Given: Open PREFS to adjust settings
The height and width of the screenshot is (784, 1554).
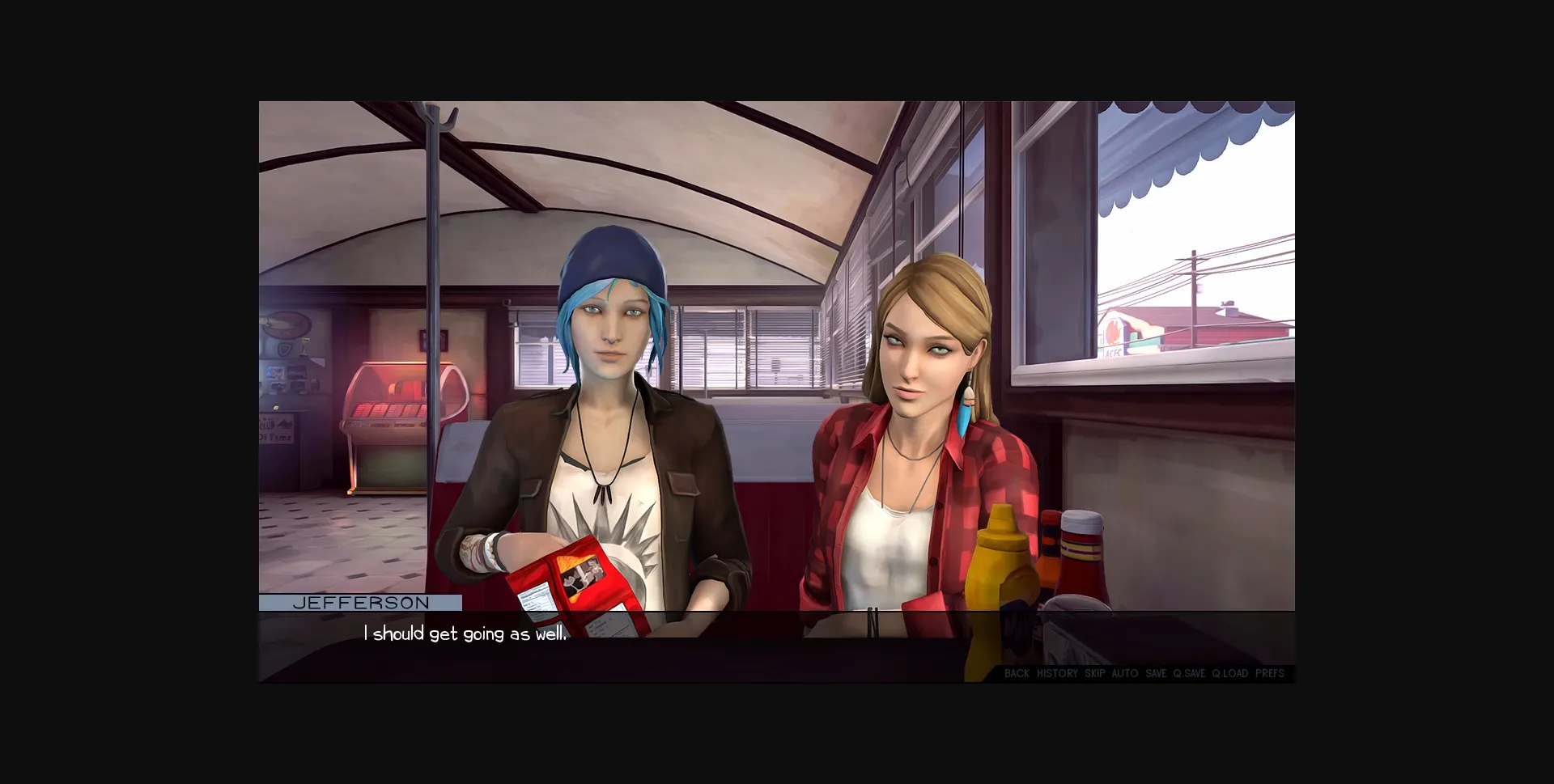Looking at the screenshot, I should pyautogui.click(x=1270, y=673).
